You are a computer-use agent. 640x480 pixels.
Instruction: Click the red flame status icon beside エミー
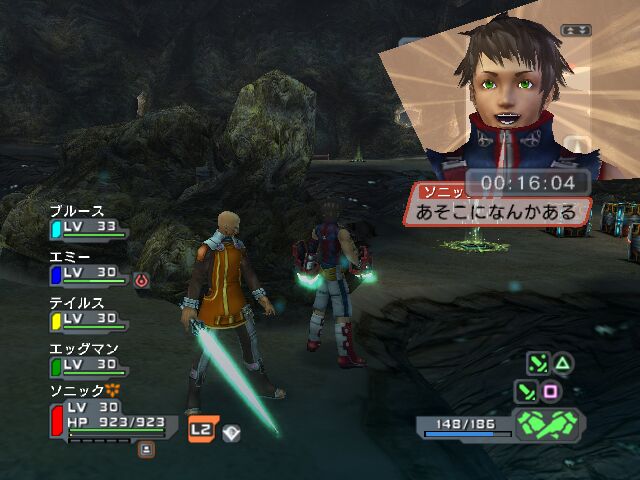(x=141, y=281)
